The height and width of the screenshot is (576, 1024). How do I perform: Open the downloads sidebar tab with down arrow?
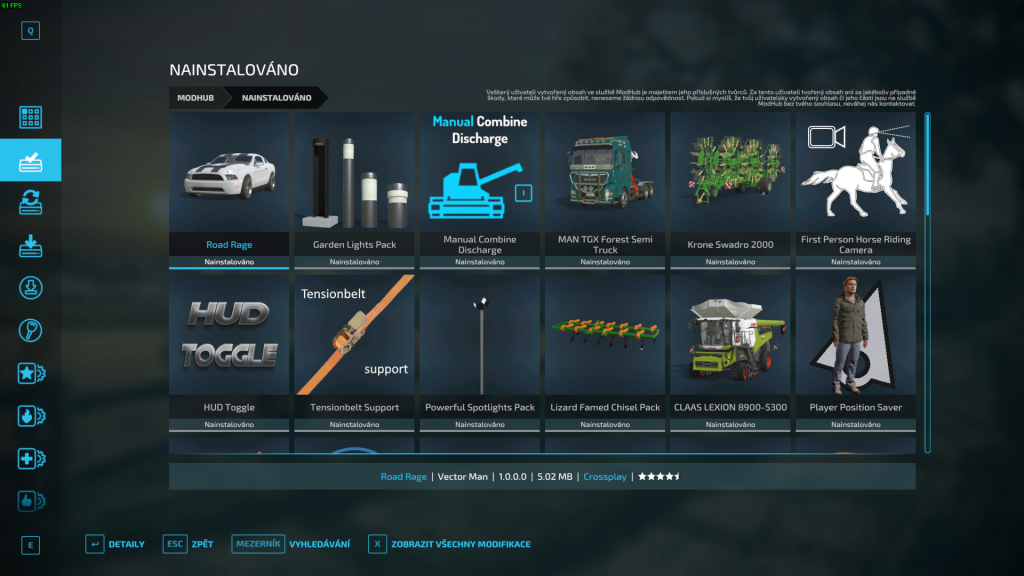pos(31,245)
